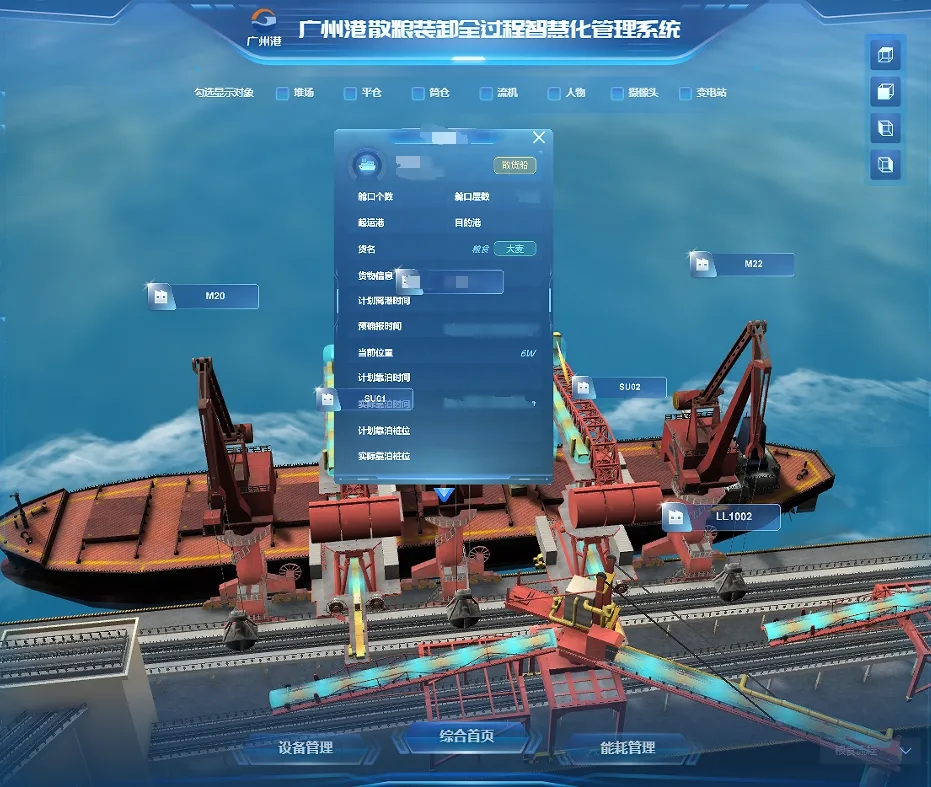Enable the 筒仓 display checkbox
Screen dimensions: 931x787
pyautogui.click(x=418, y=93)
